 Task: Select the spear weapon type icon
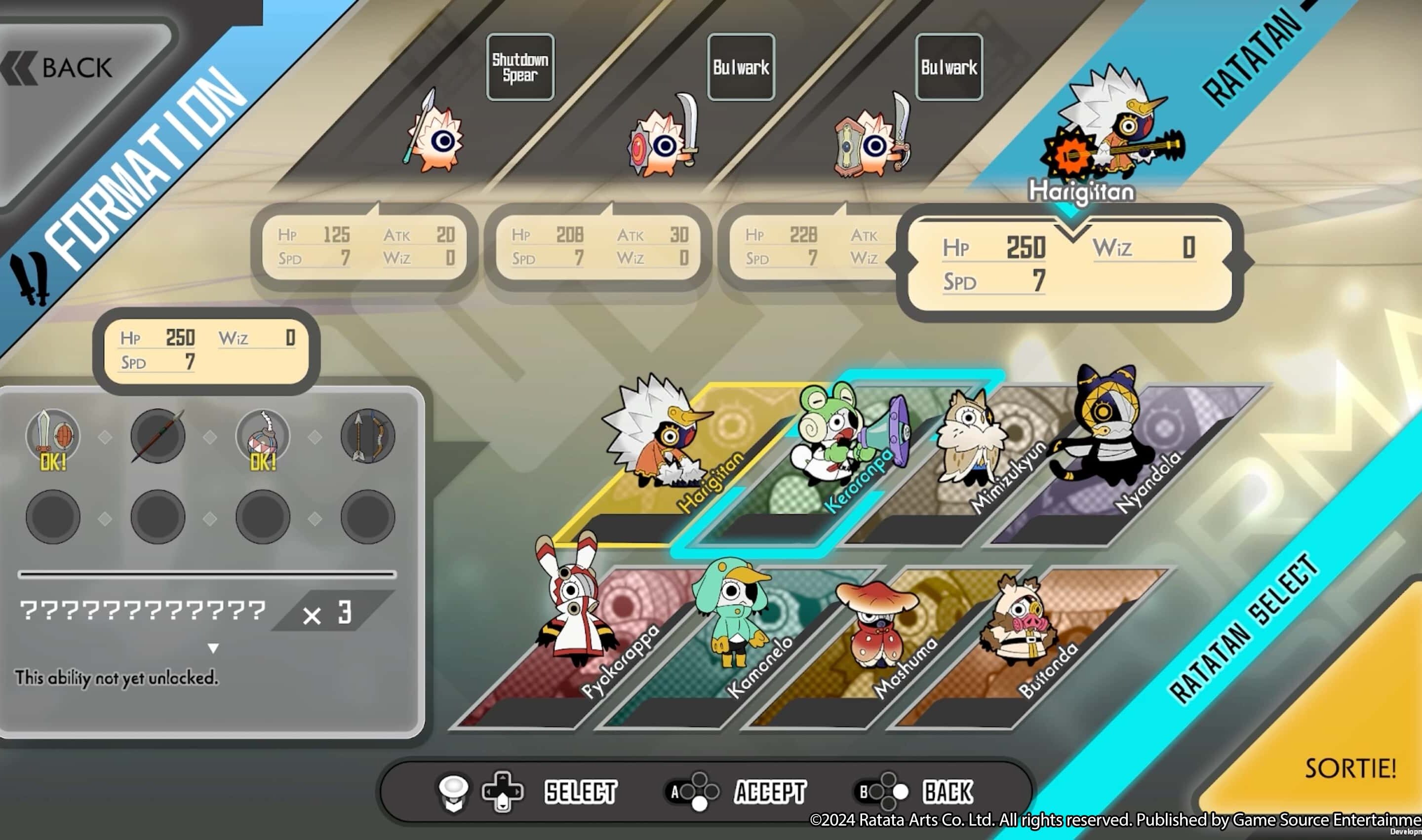coord(158,436)
